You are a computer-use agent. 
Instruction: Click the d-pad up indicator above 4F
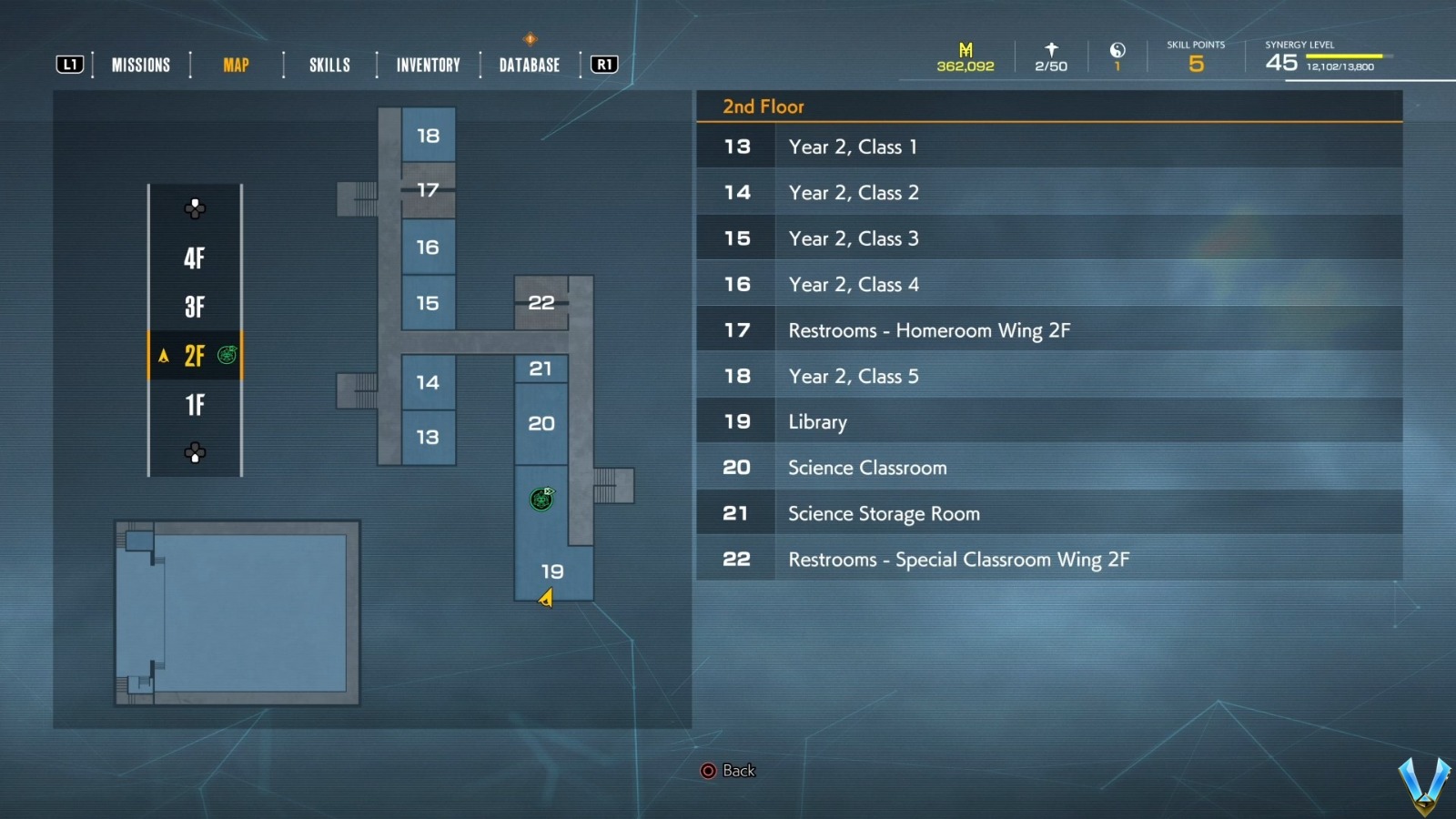click(195, 209)
